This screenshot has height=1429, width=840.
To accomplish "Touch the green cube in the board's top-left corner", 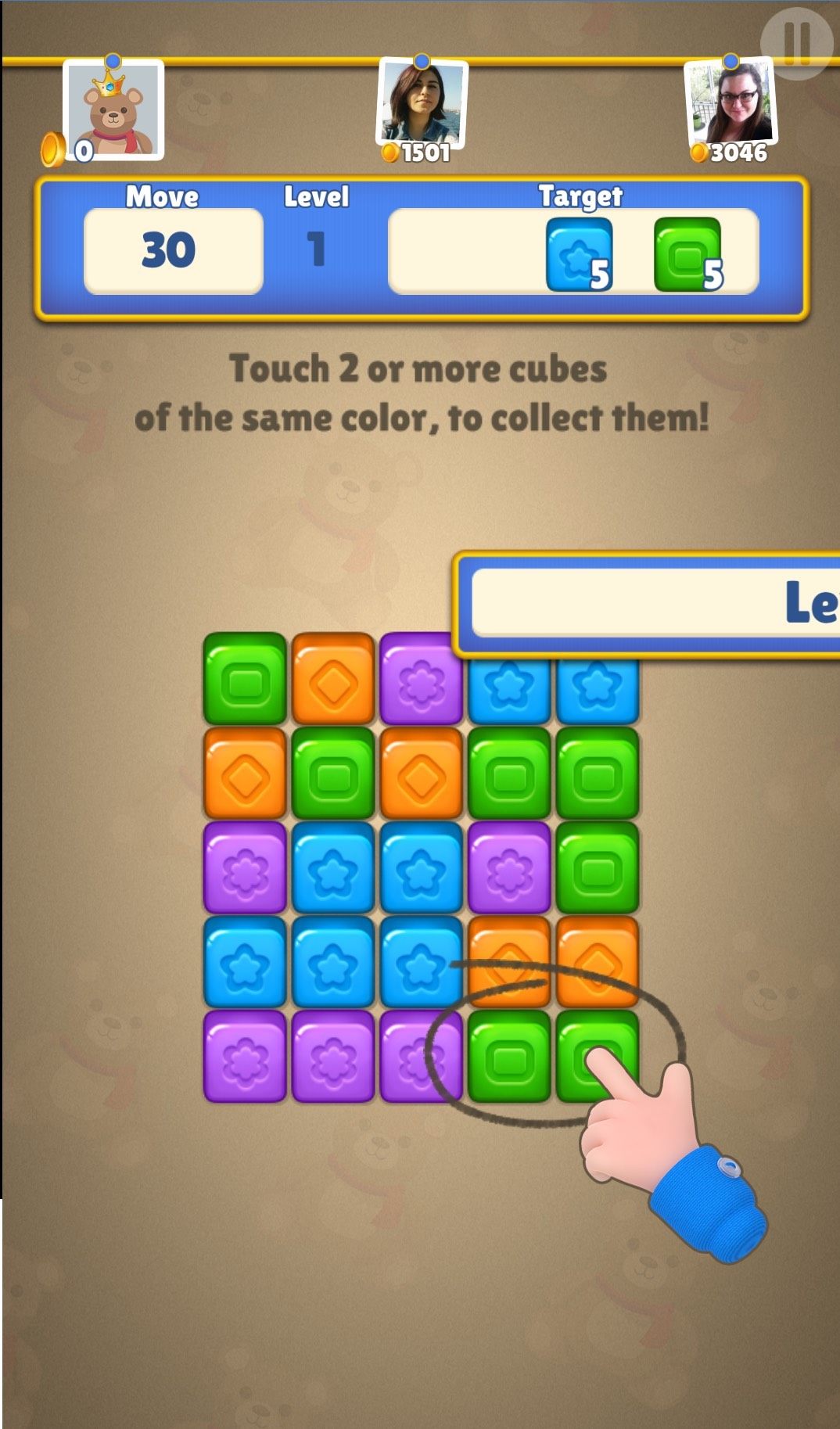I will point(245,678).
